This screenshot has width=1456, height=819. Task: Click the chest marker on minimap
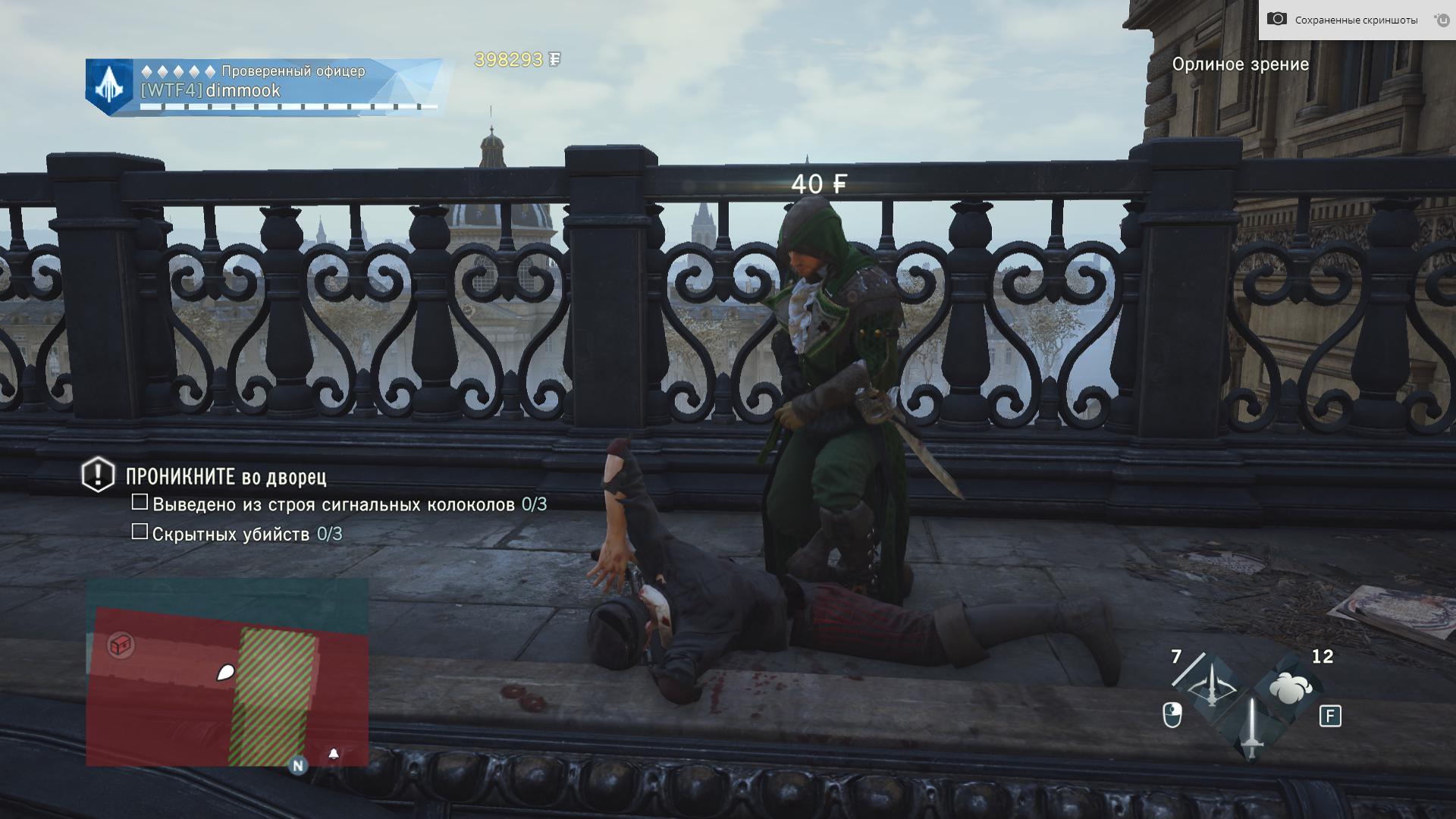click(x=121, y=645)
